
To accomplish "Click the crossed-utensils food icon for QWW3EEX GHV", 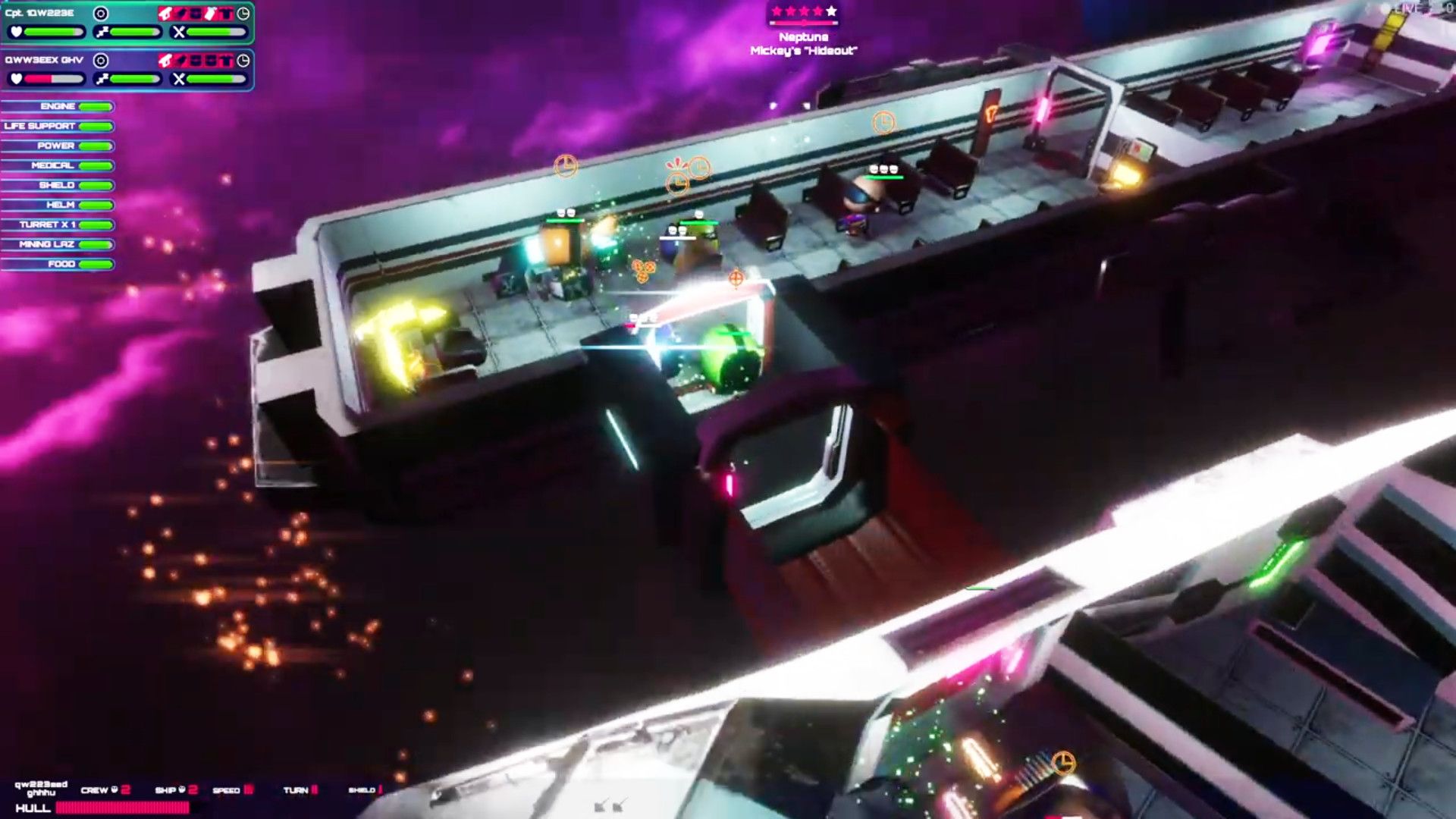I will click(x=179, y=78).
